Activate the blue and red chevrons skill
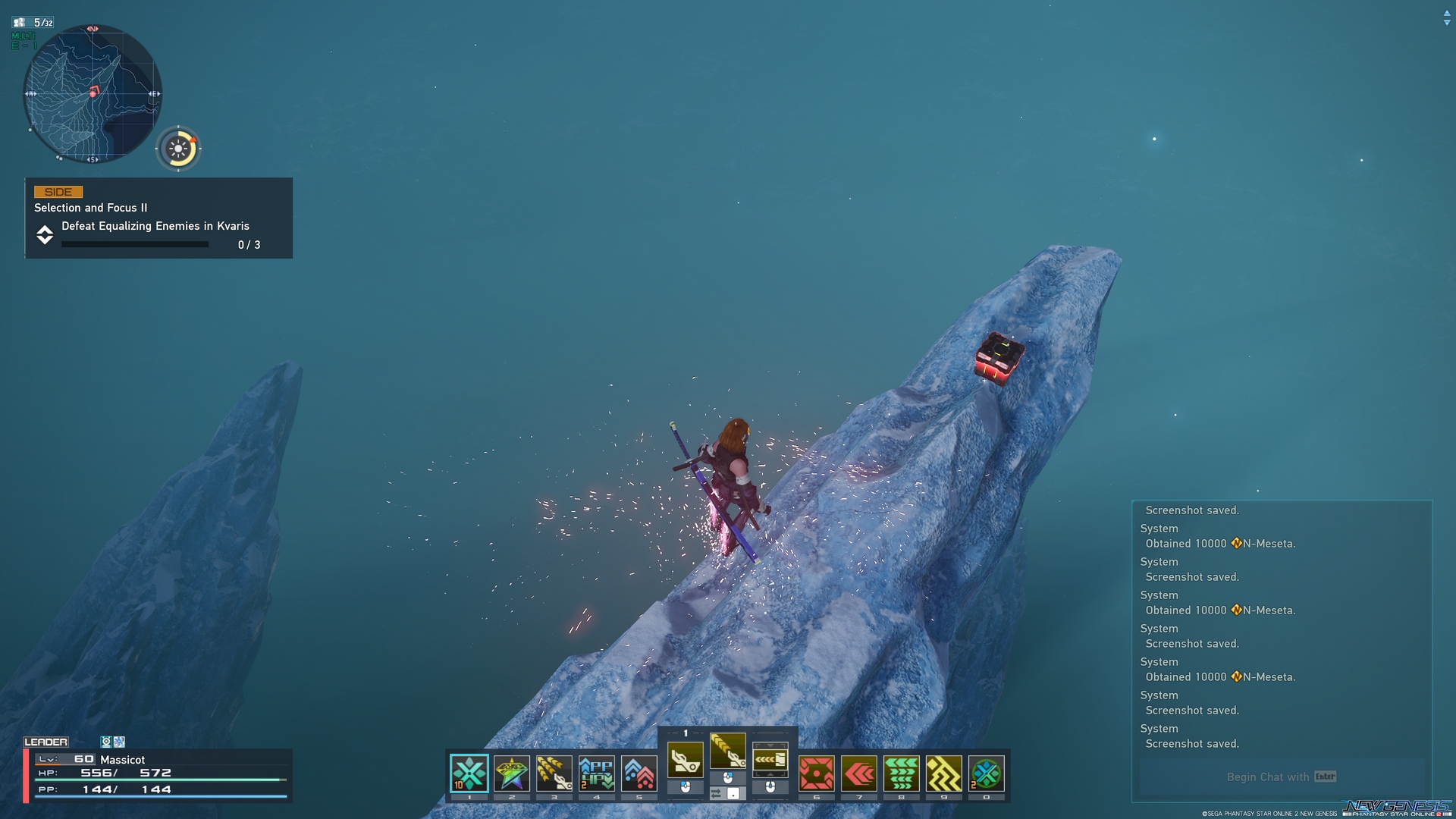The width and height of the screenshot is (1456, 819). click(x=639, y=773)
